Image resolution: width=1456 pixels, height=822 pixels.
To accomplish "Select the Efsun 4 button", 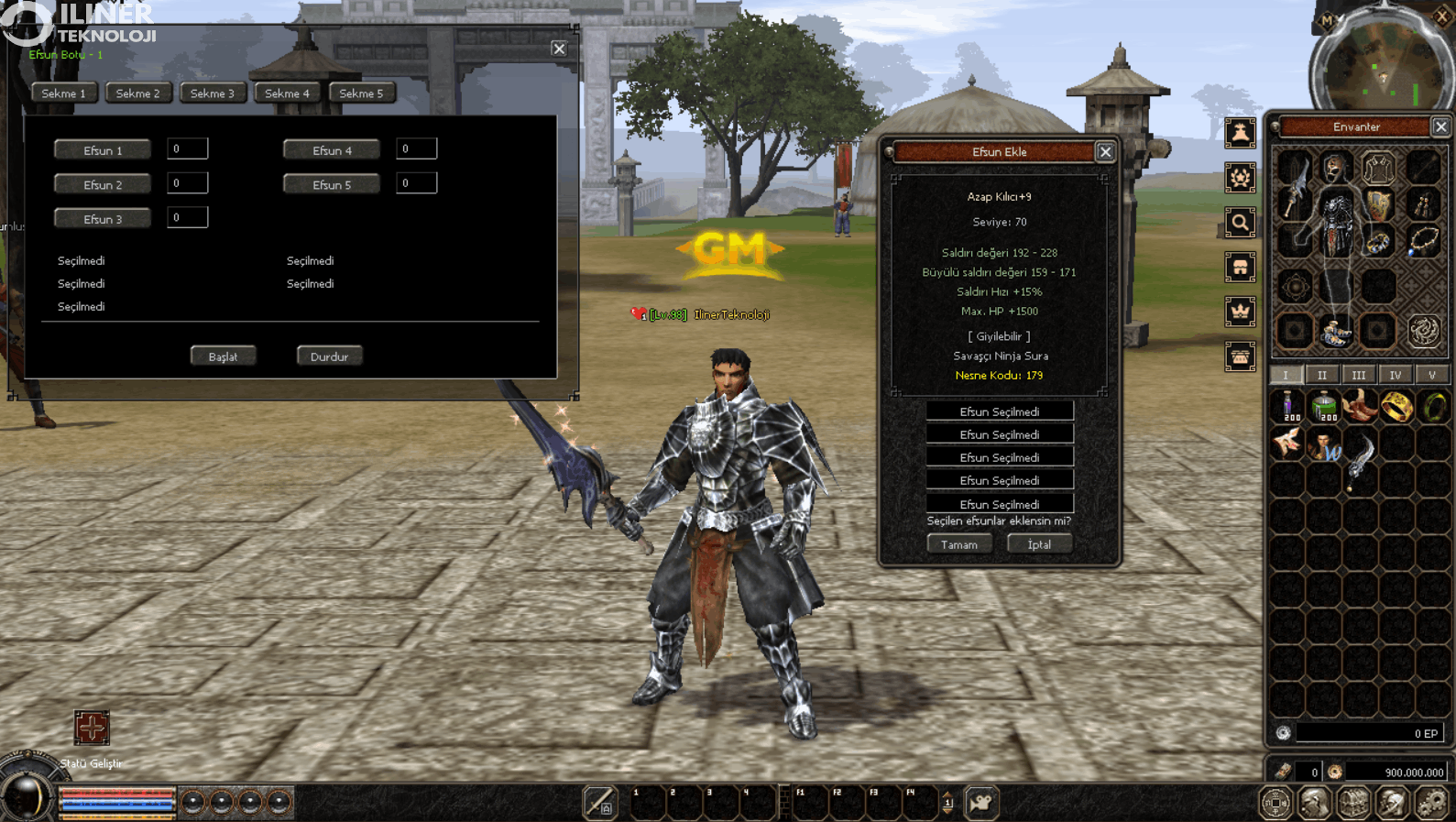I will tap(332, 150).
